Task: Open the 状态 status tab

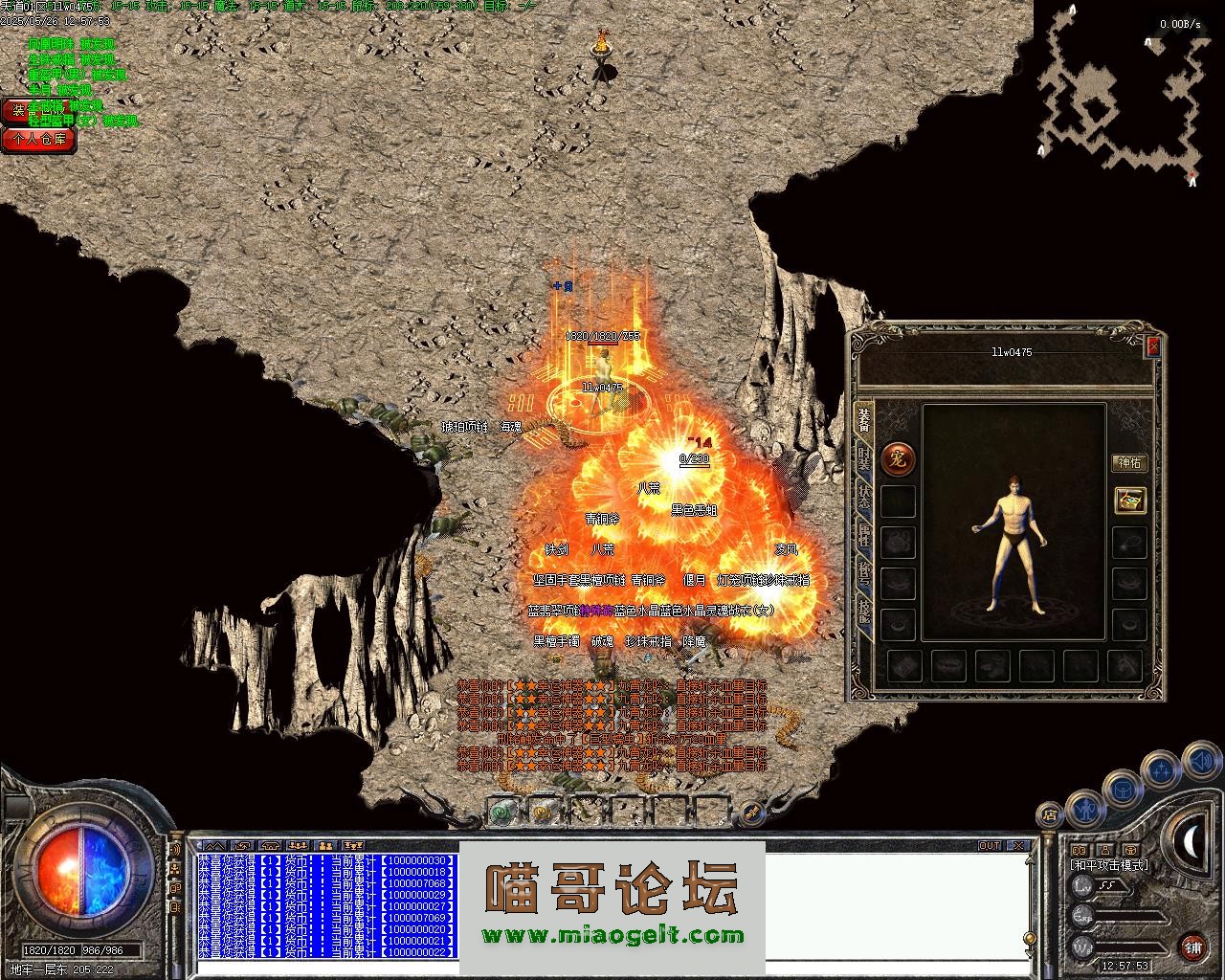Action: (864, 498)
